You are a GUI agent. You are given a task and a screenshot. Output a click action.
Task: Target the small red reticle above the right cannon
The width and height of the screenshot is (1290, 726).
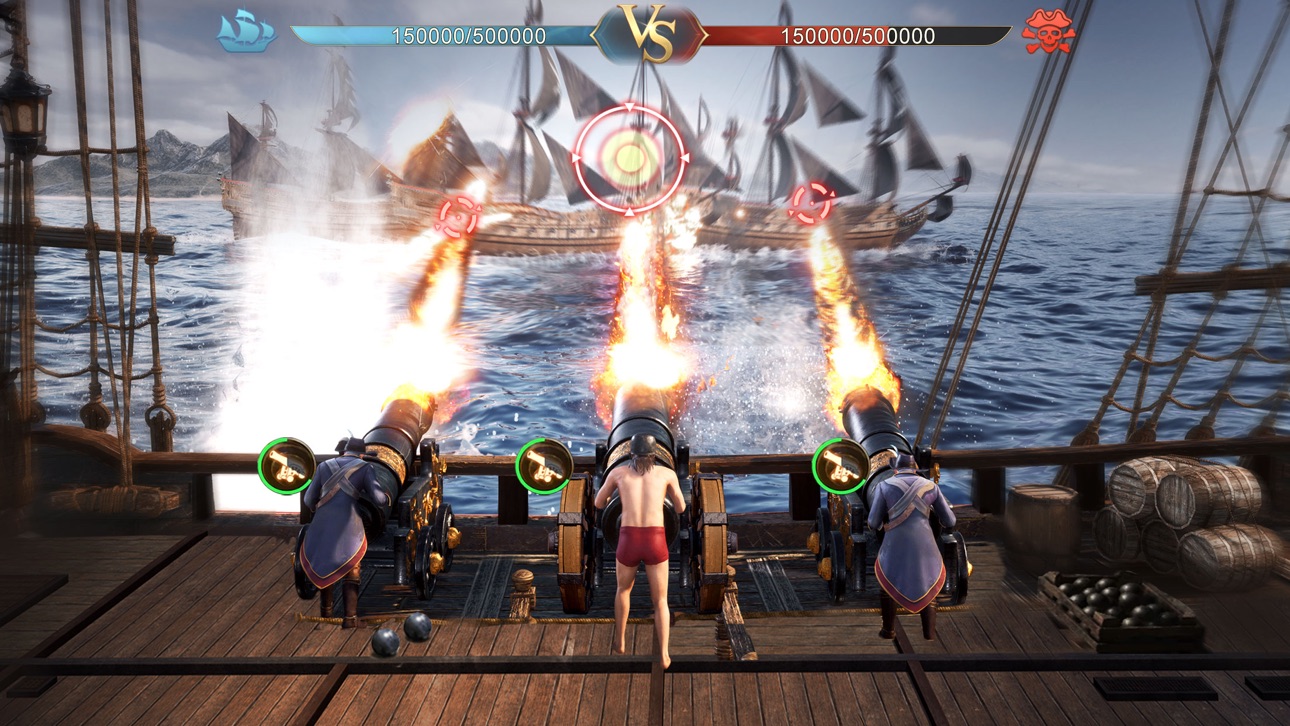coord(810,202)
